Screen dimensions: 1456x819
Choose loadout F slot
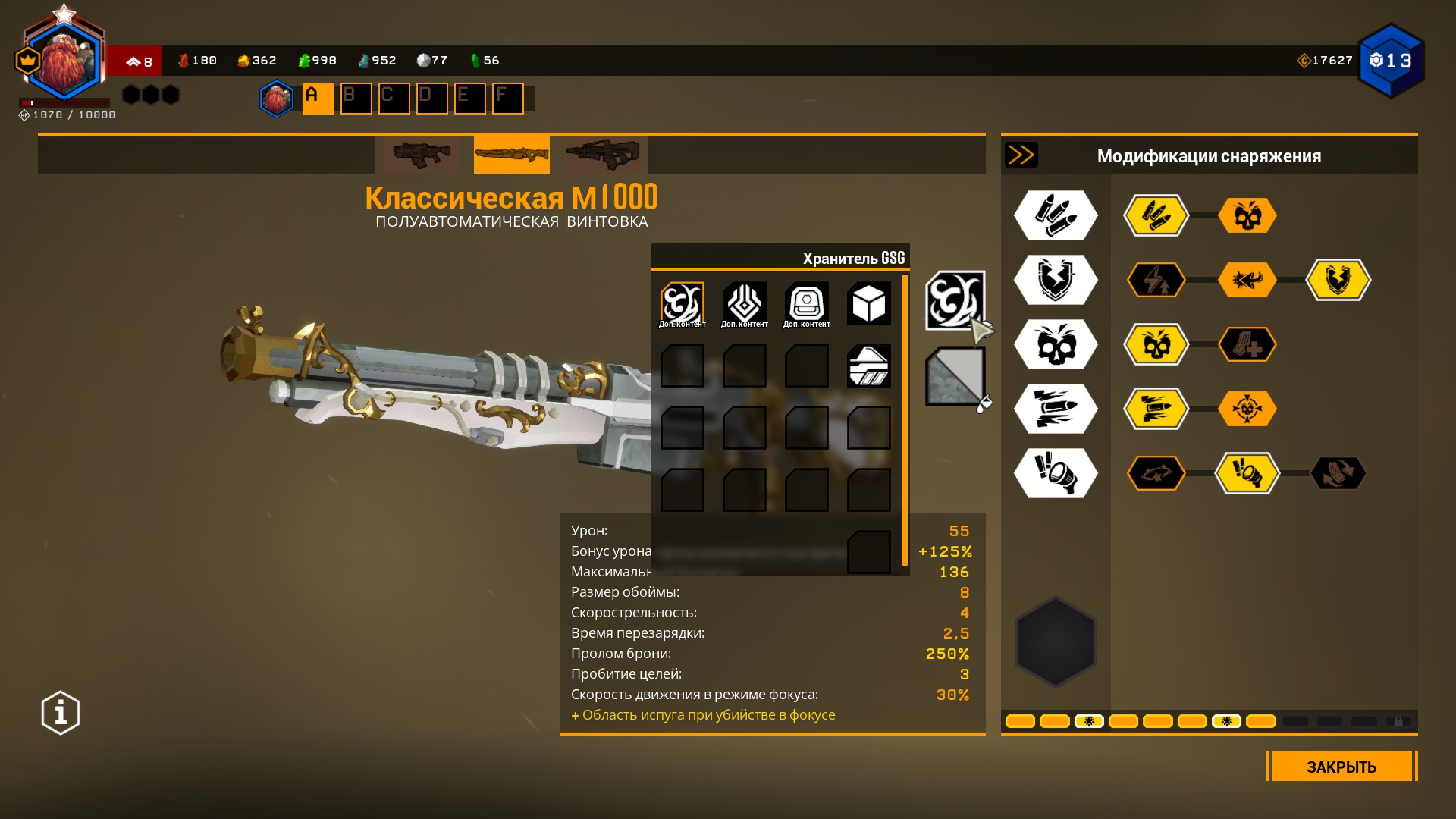507,99
